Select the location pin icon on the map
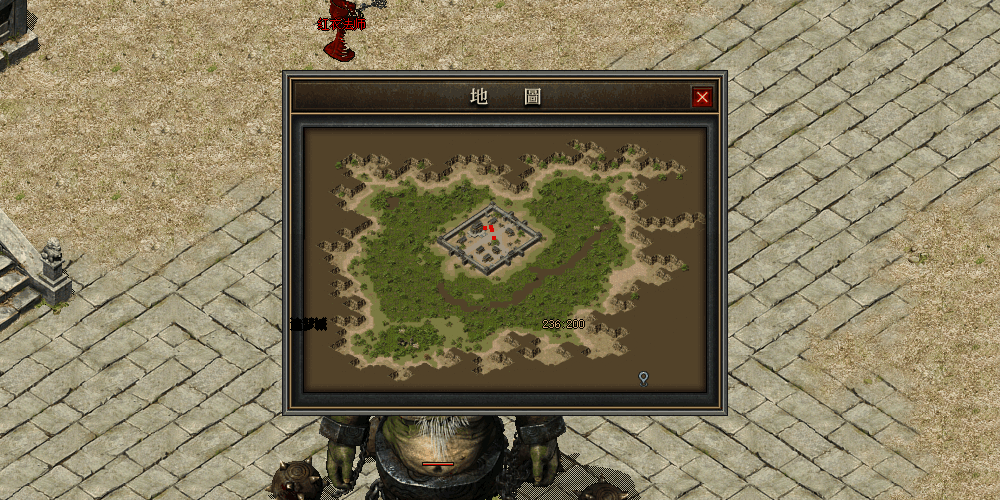This screenshot has width=1000, height=500. pos(643,378)
